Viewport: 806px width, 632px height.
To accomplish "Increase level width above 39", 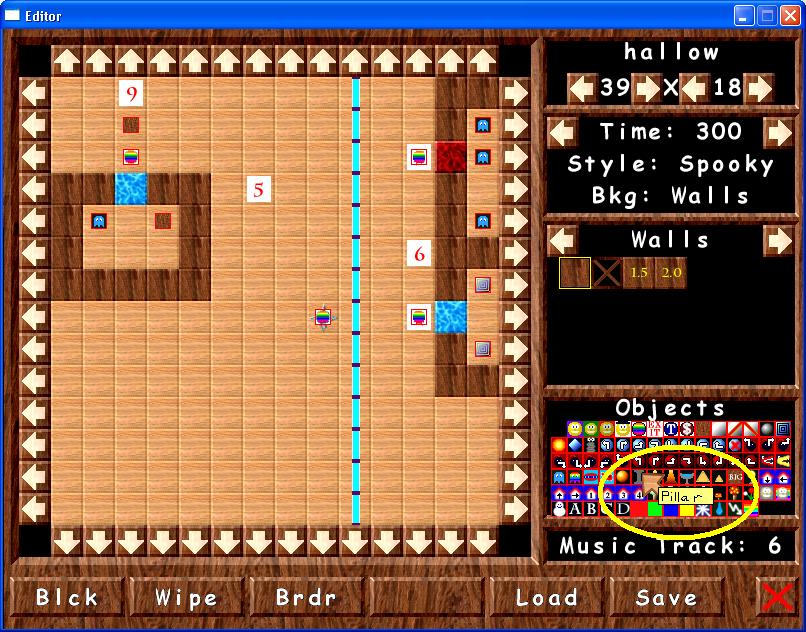I will click(x=647, y=88).
